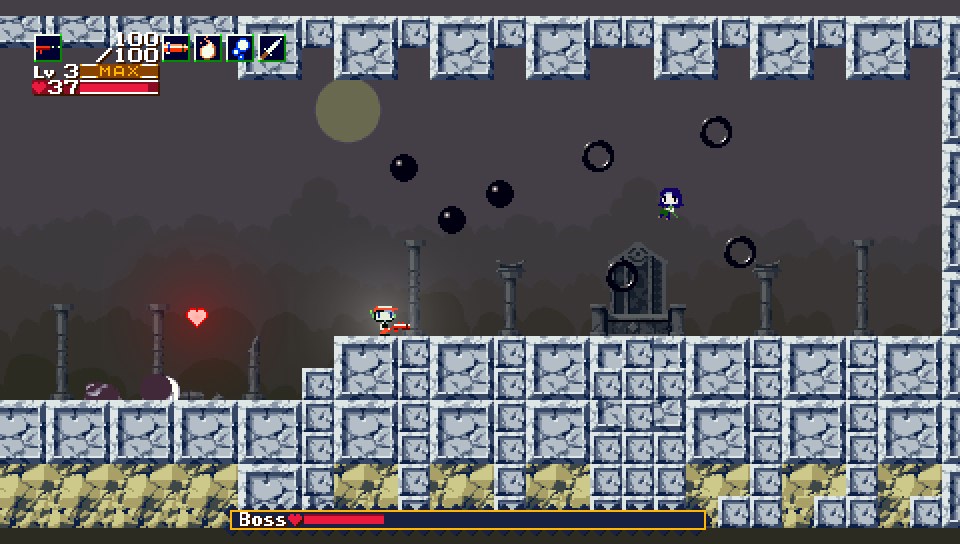
Task: Switch to the Missile Launcher weapon
Action: pos(176,48)
